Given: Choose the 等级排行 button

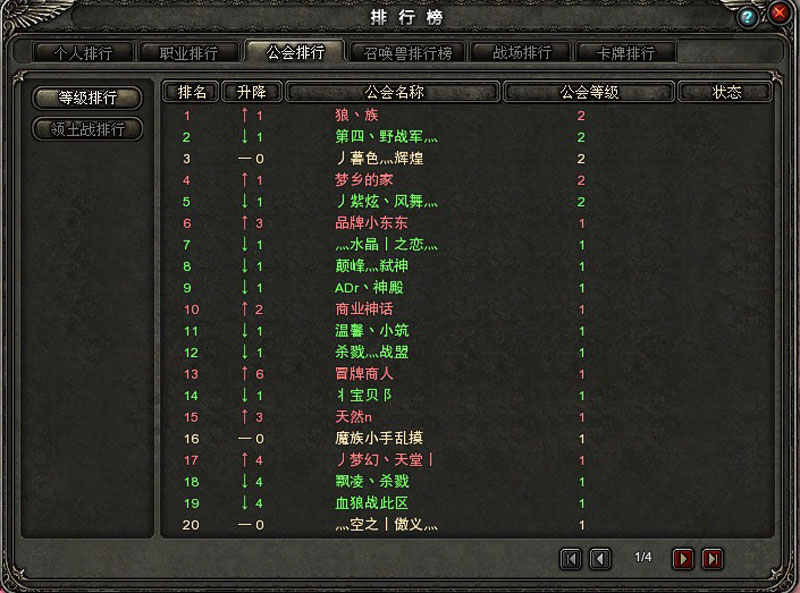Looking at the screenshot, I should 88,98.
